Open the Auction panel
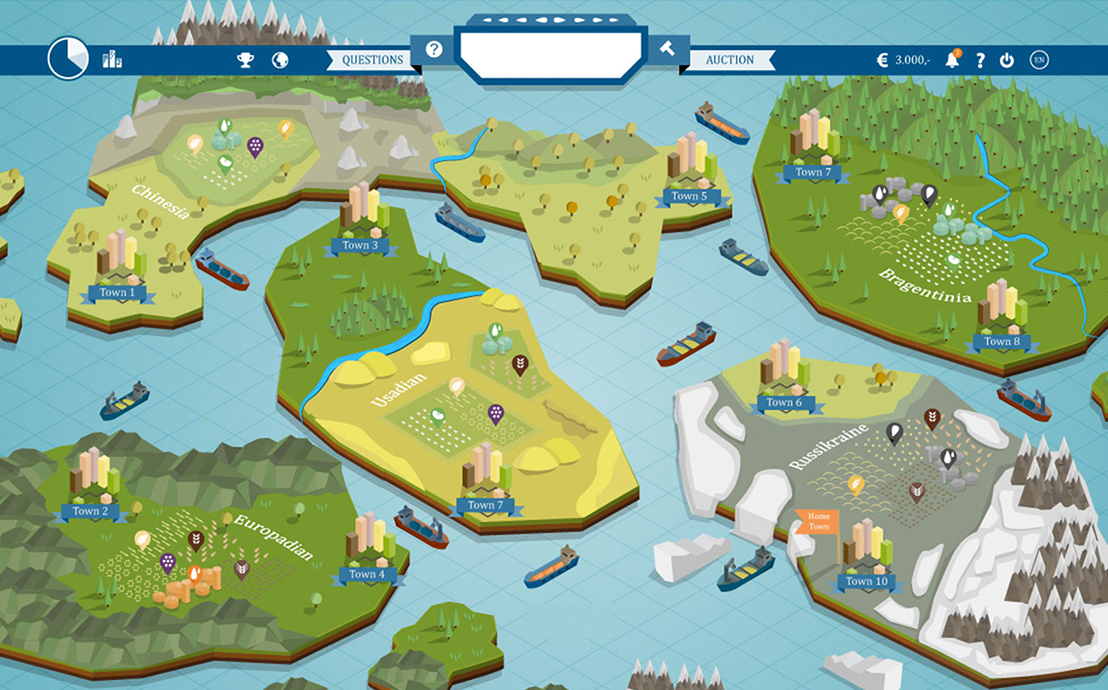Image resolution: width=1108 pixels, height=690 pixels. pos(730,60)
